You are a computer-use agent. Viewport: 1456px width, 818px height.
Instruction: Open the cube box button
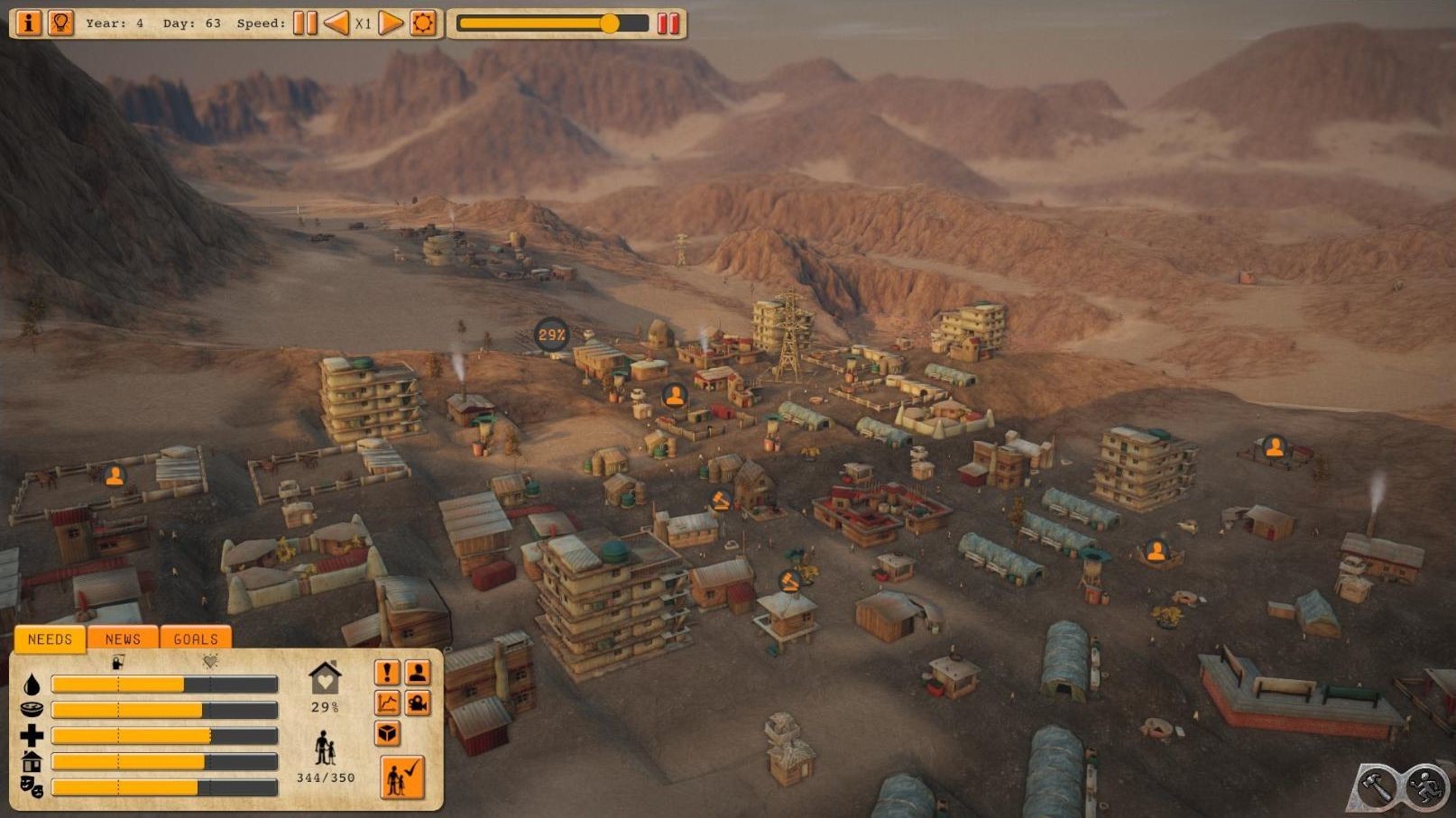(x=387, y=733)
